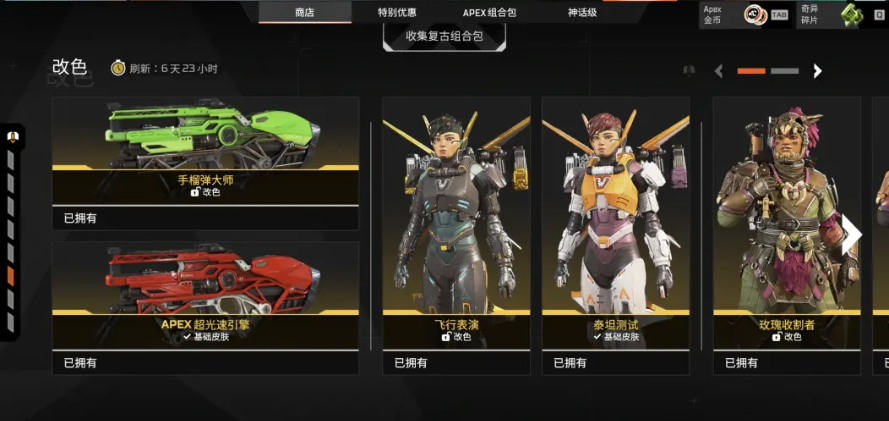The height and width of the screenshot is (421, 889).
Task: Jump to the grey page indicator bar
Action: (x=785, y=71)
